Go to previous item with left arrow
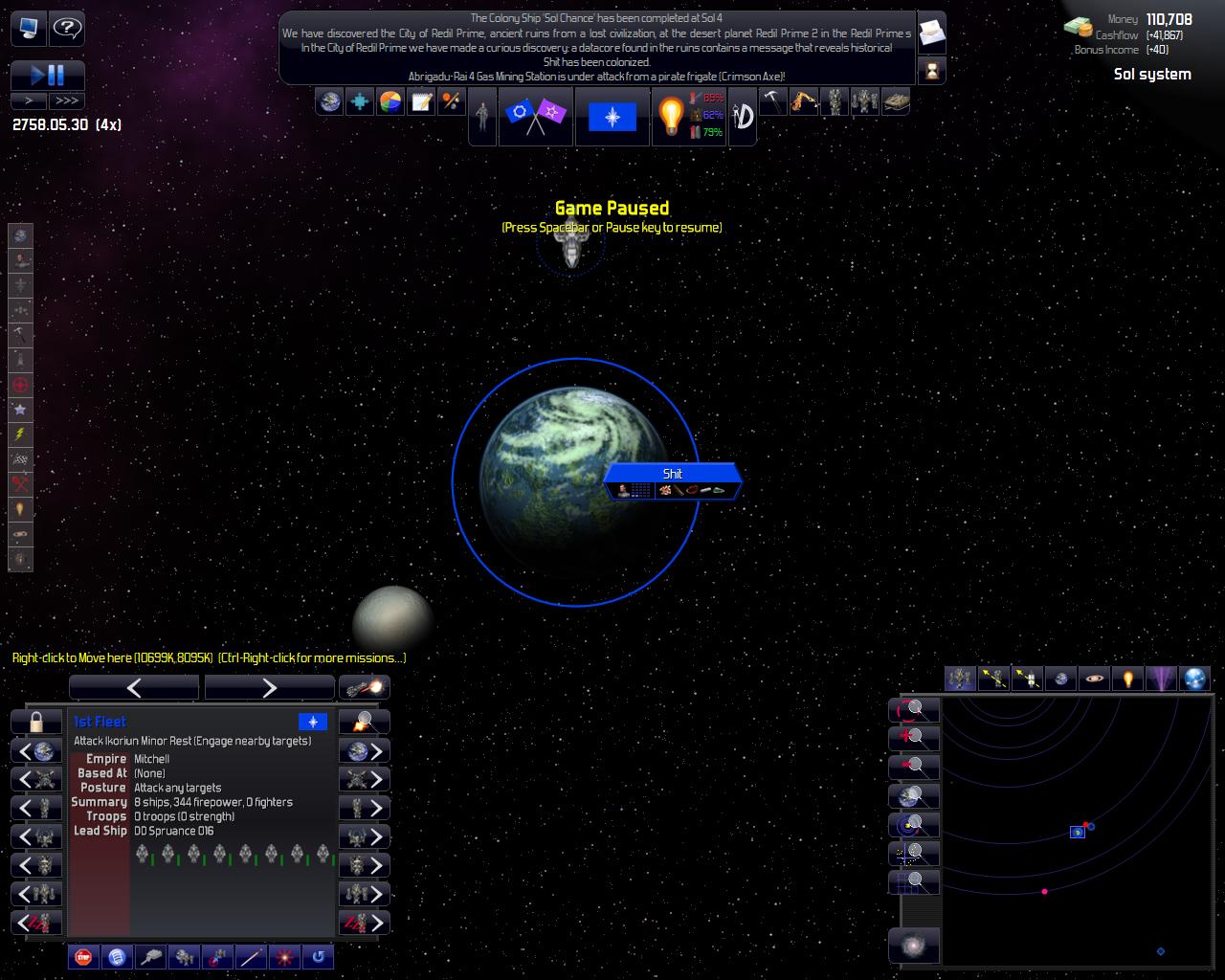The width and height of the screenshot is (1225, 980). (134, 687)
